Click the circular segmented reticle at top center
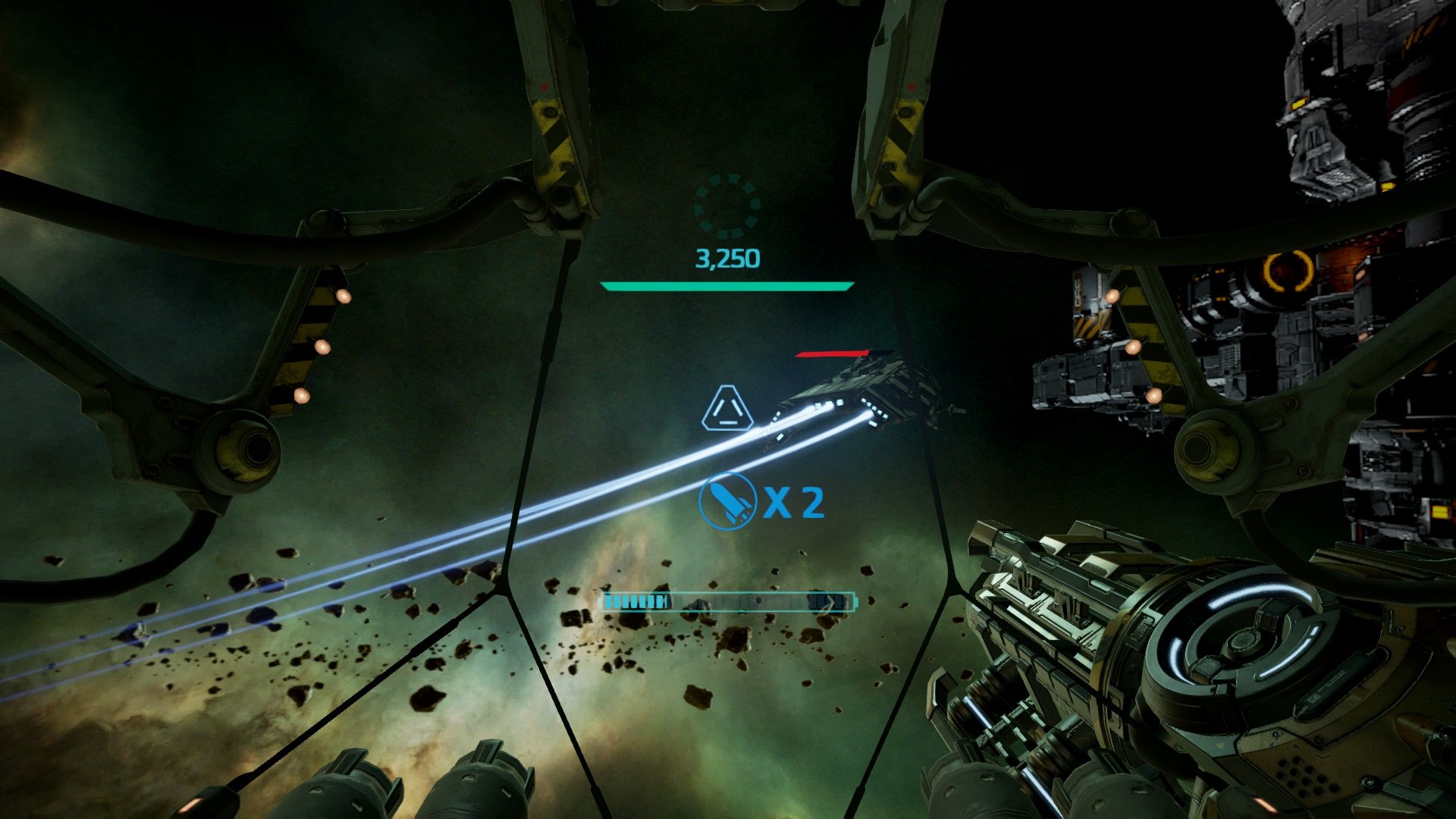The height and width of the screenshot is (819, 1456). point(729,205)
